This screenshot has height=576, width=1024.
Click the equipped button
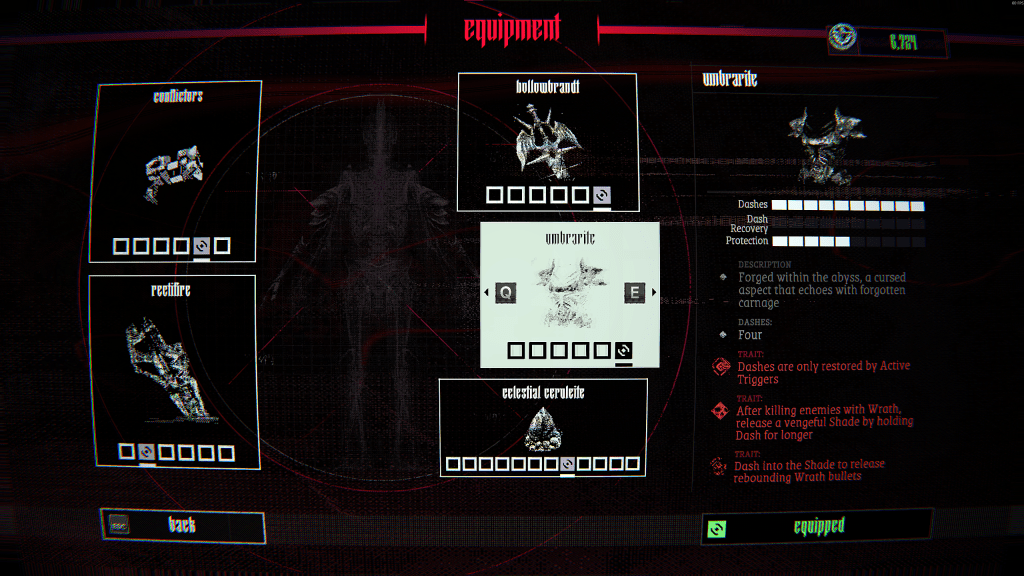coord(817,526)
